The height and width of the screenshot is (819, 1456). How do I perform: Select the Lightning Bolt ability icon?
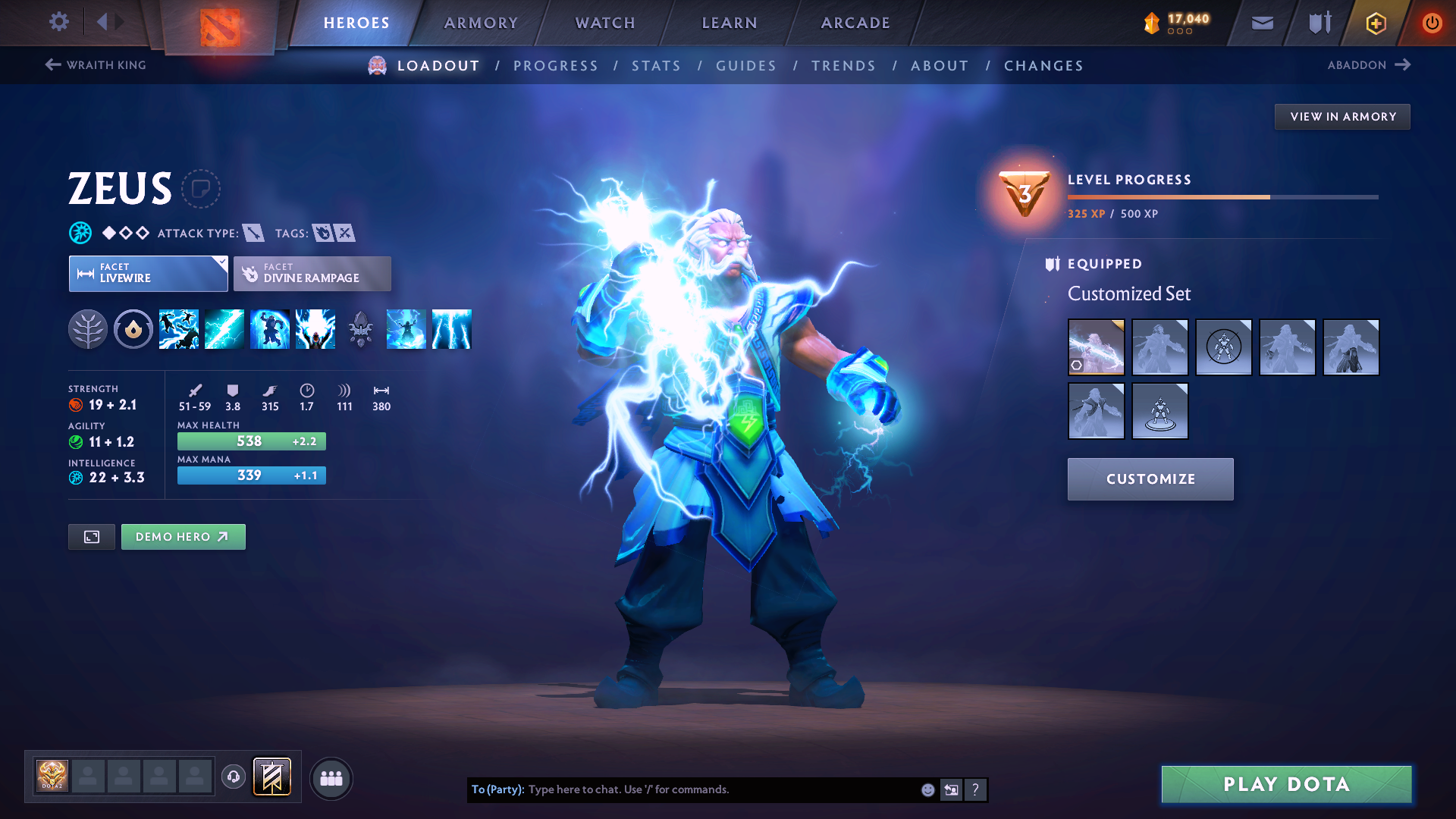tap(224, 328)
